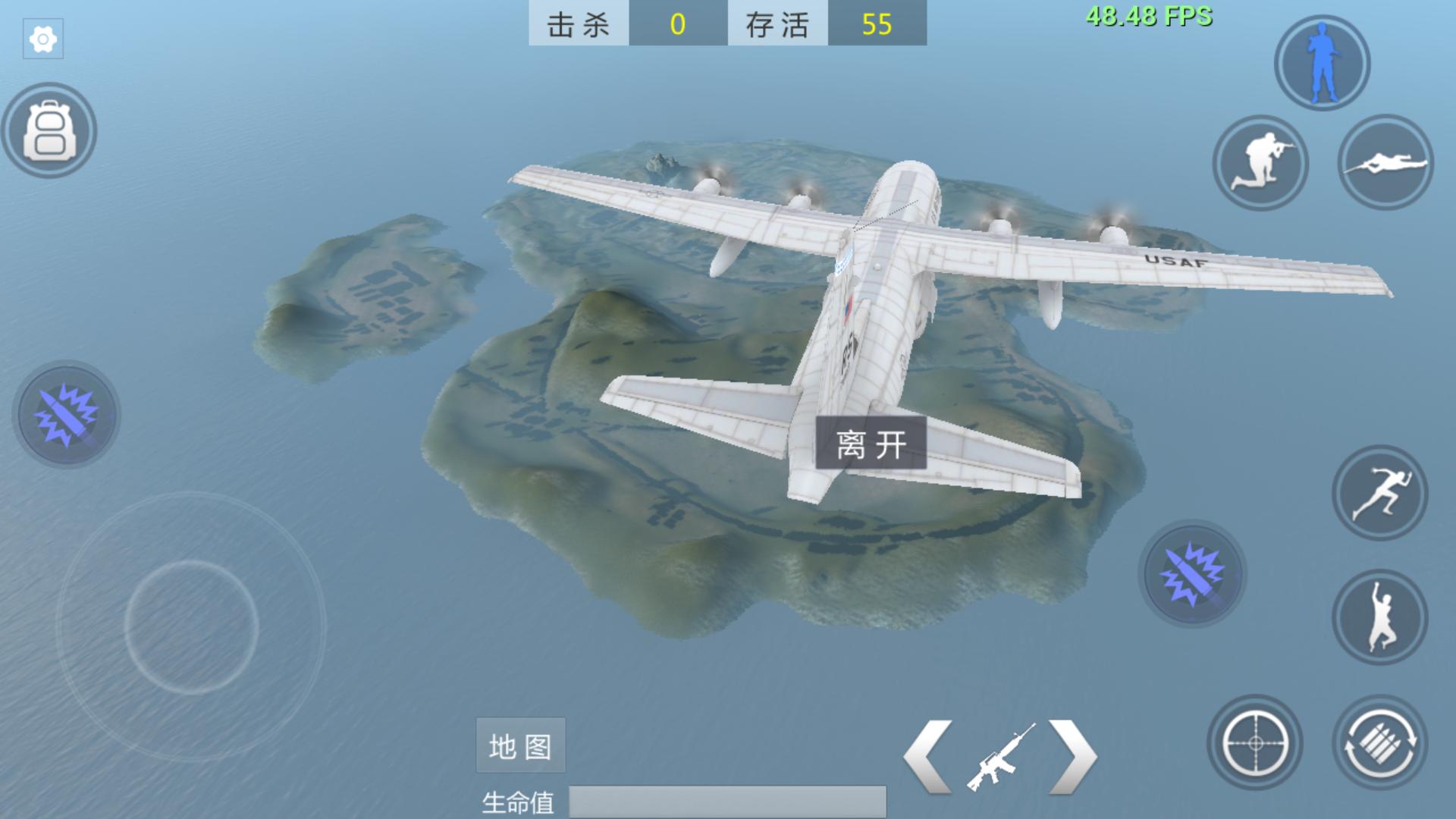1456x819 pixels.
Task: Open the 地图 map
Action: coord(520,745)
